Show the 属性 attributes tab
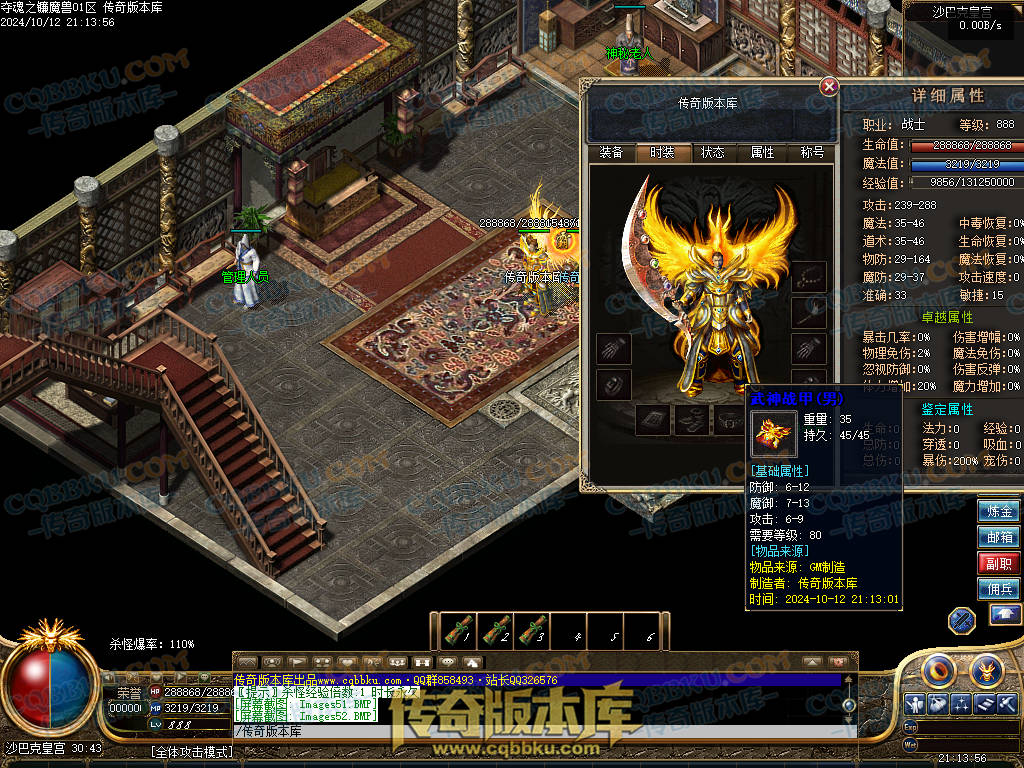1024x768 pixels. point(762,153)
